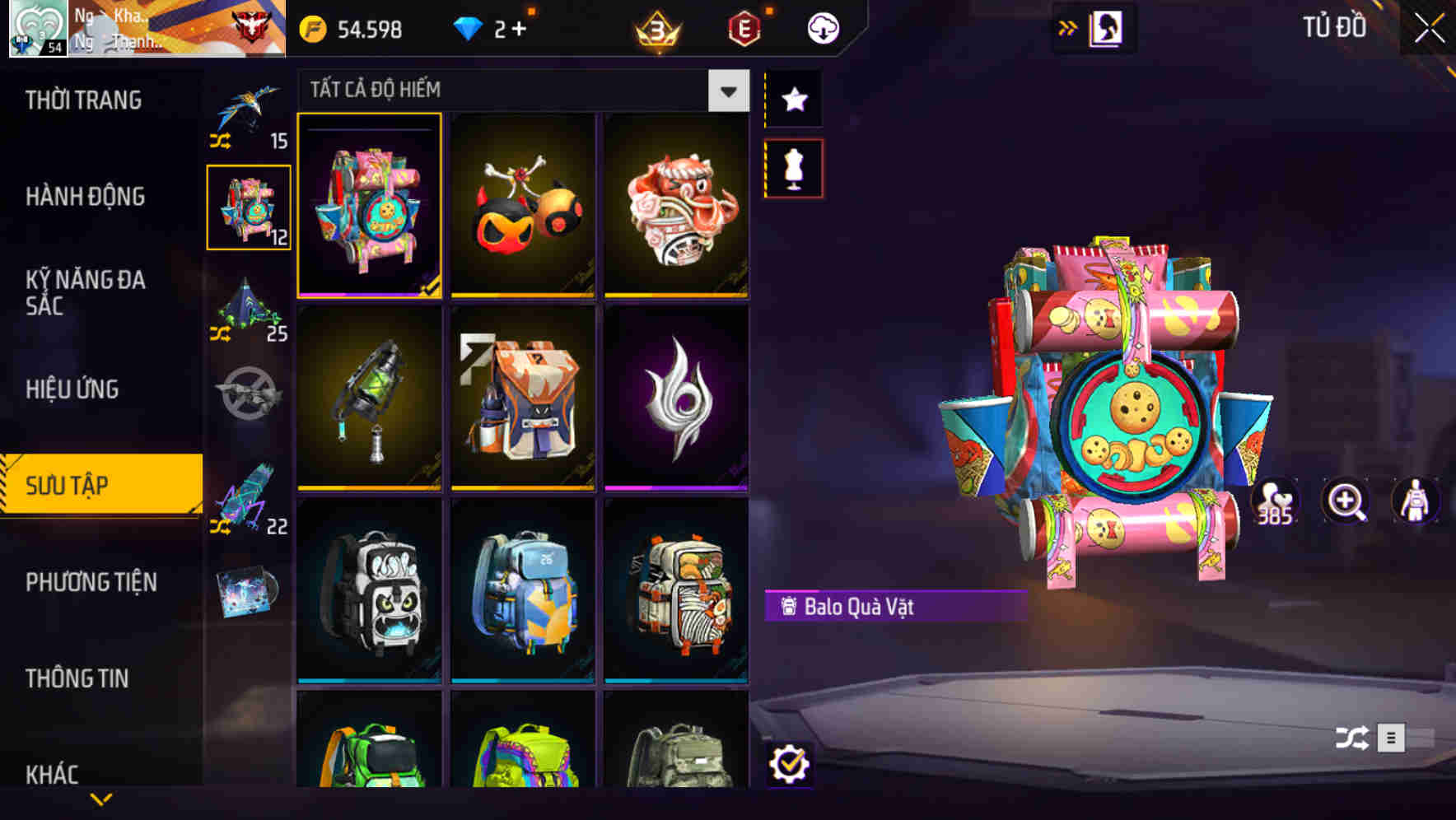The height and width of the screenshot is (820, 1456).
Task: Toggle the list view icon at bottom right
Action: (1390, 738)
